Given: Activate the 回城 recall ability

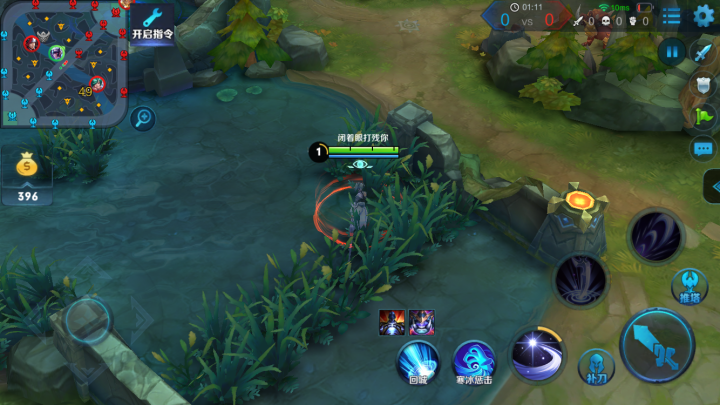Looking at the screenshot, I should tap(418, 360).
